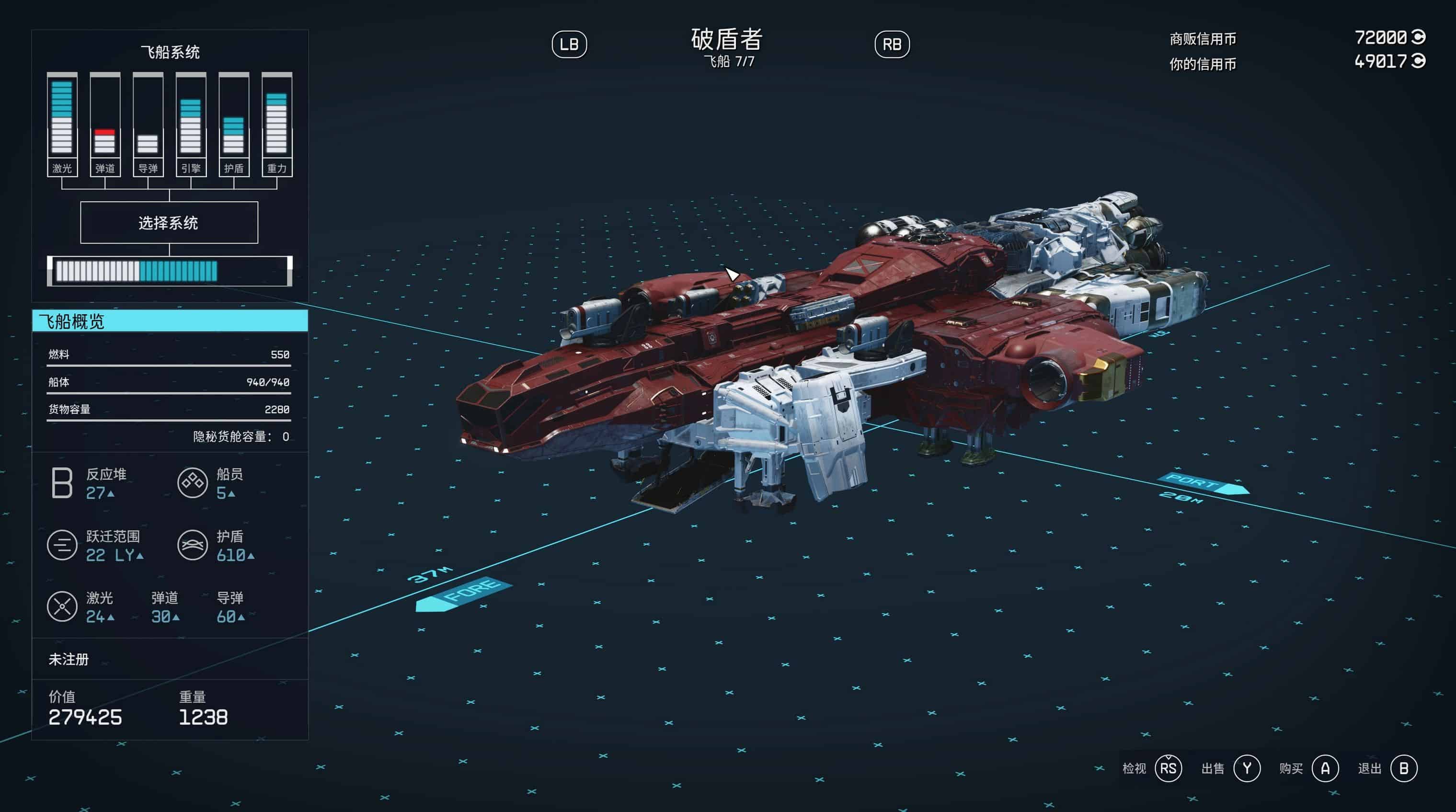Select the 弹道 (ballistic) power column
1456x812 pixels.
pyautogui.click(x=105, y=124)
